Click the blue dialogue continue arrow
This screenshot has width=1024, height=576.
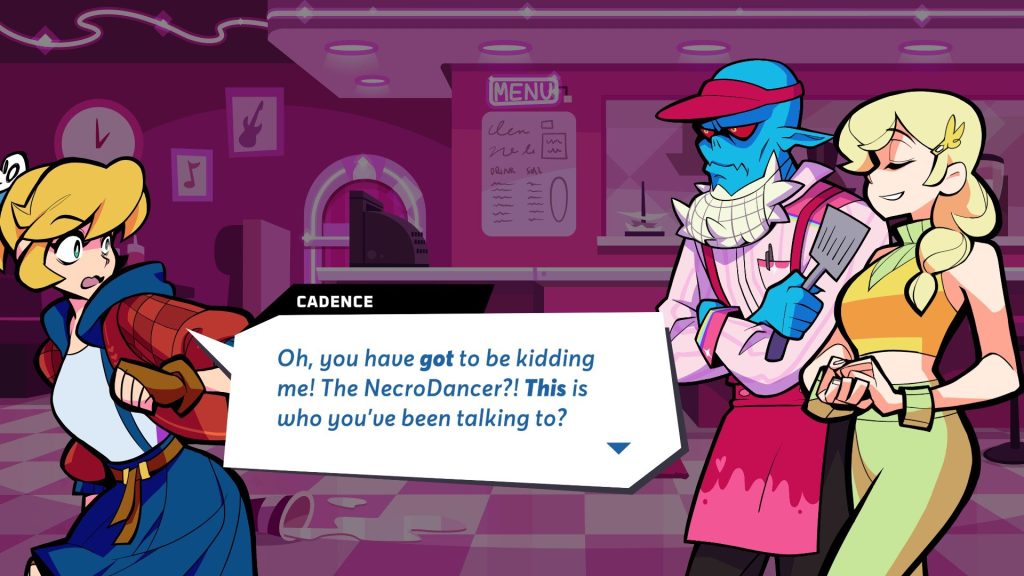pos(620,448)
